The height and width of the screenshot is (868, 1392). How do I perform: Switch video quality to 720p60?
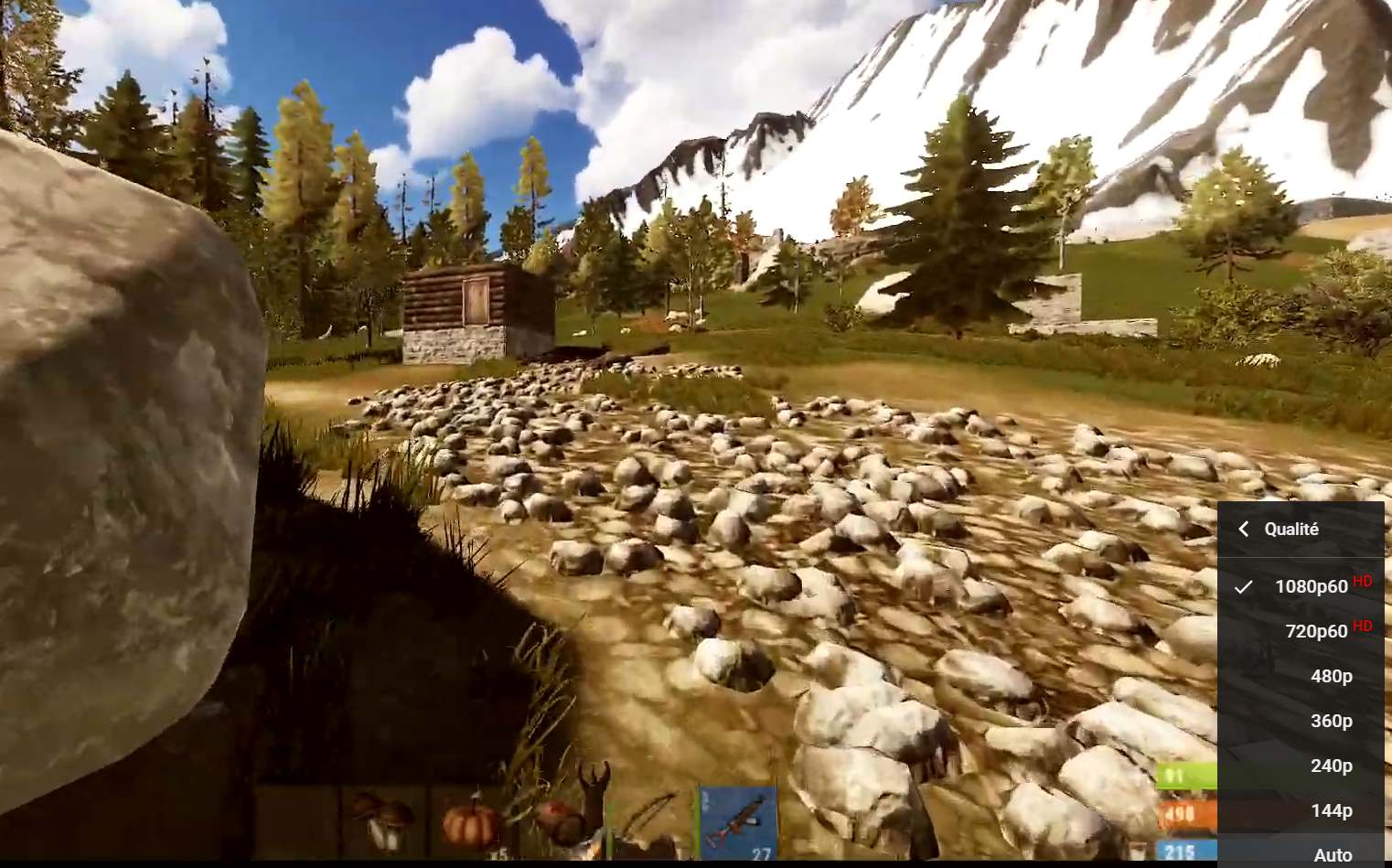[1315, 631]
